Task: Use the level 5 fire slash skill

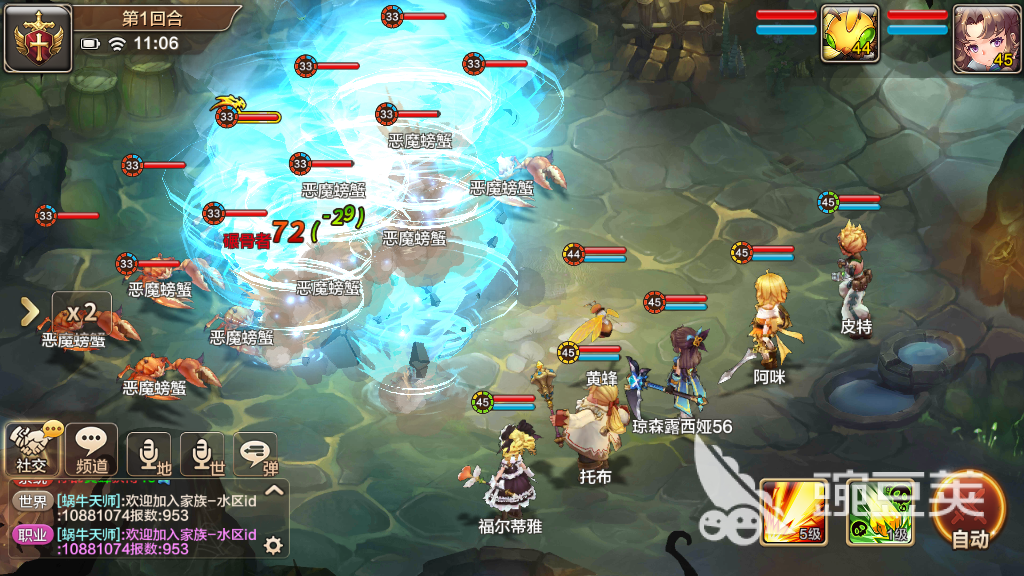Action: pos(793,512)
